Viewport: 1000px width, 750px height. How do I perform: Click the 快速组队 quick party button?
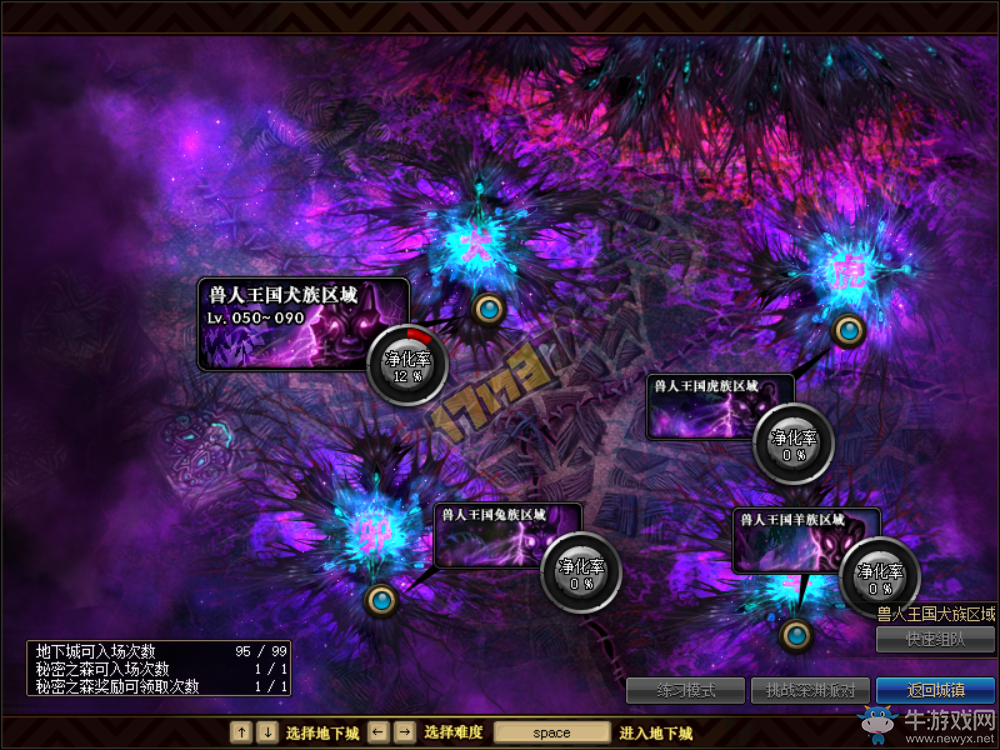tap(935, 639)
